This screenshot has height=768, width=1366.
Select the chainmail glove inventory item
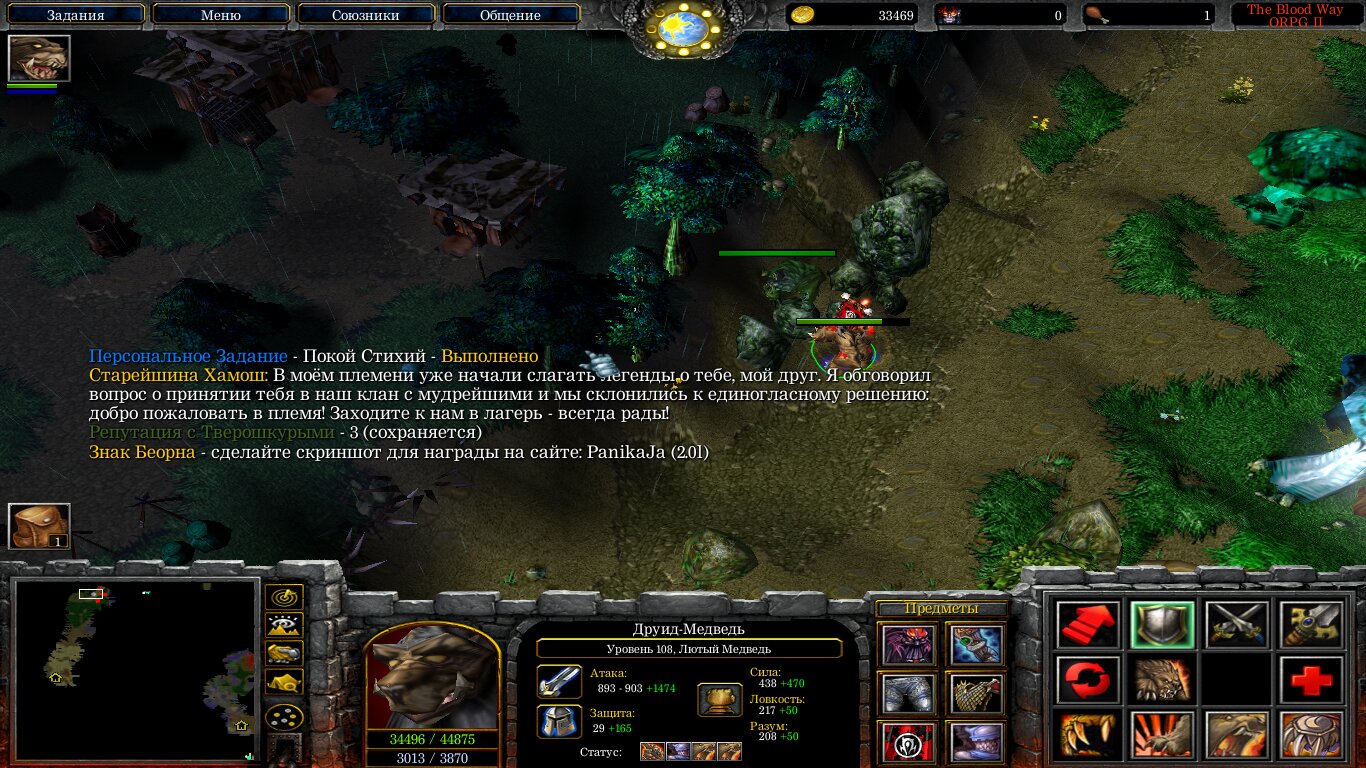(975, 693)
